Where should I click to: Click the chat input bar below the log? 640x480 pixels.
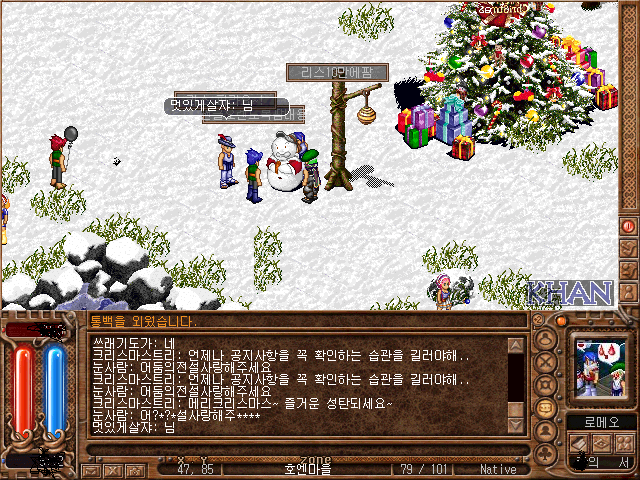pos(300,447)
